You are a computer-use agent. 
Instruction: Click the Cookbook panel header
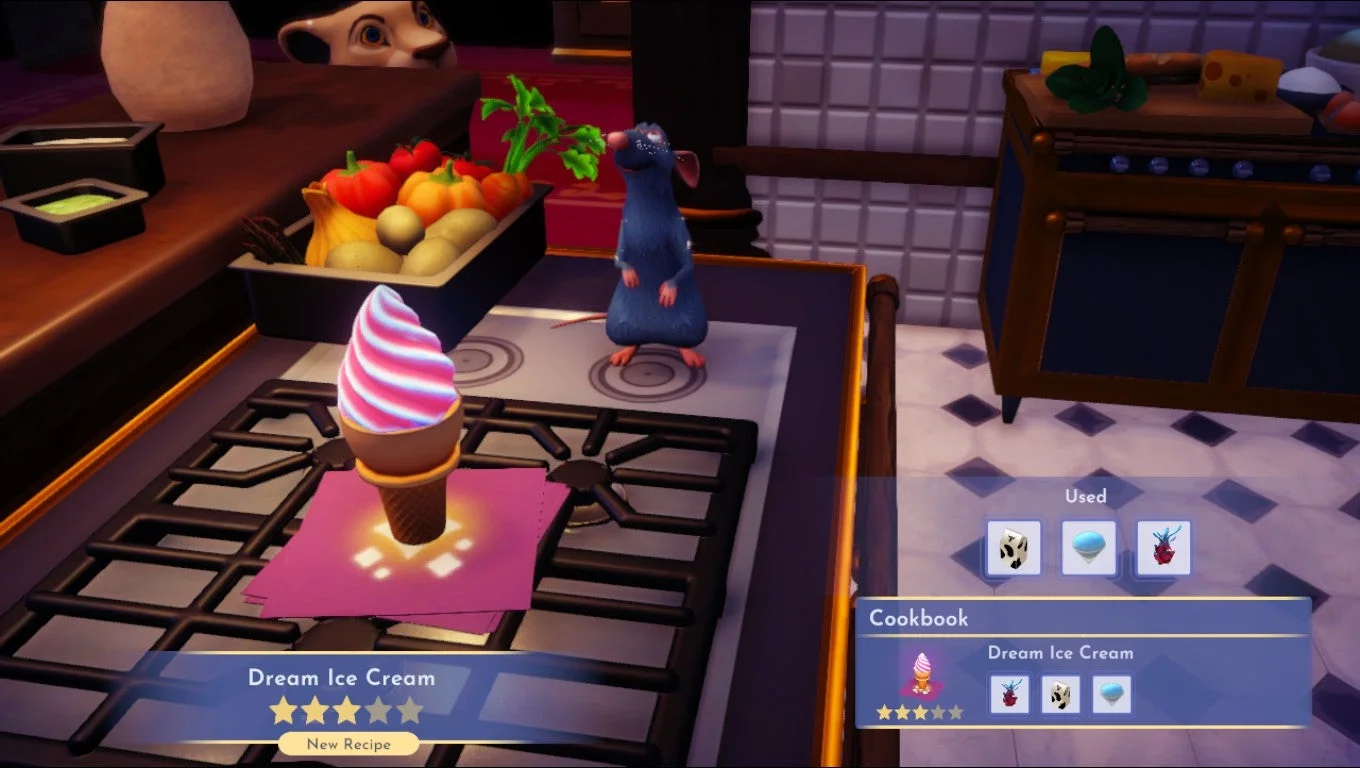[918, 618]
